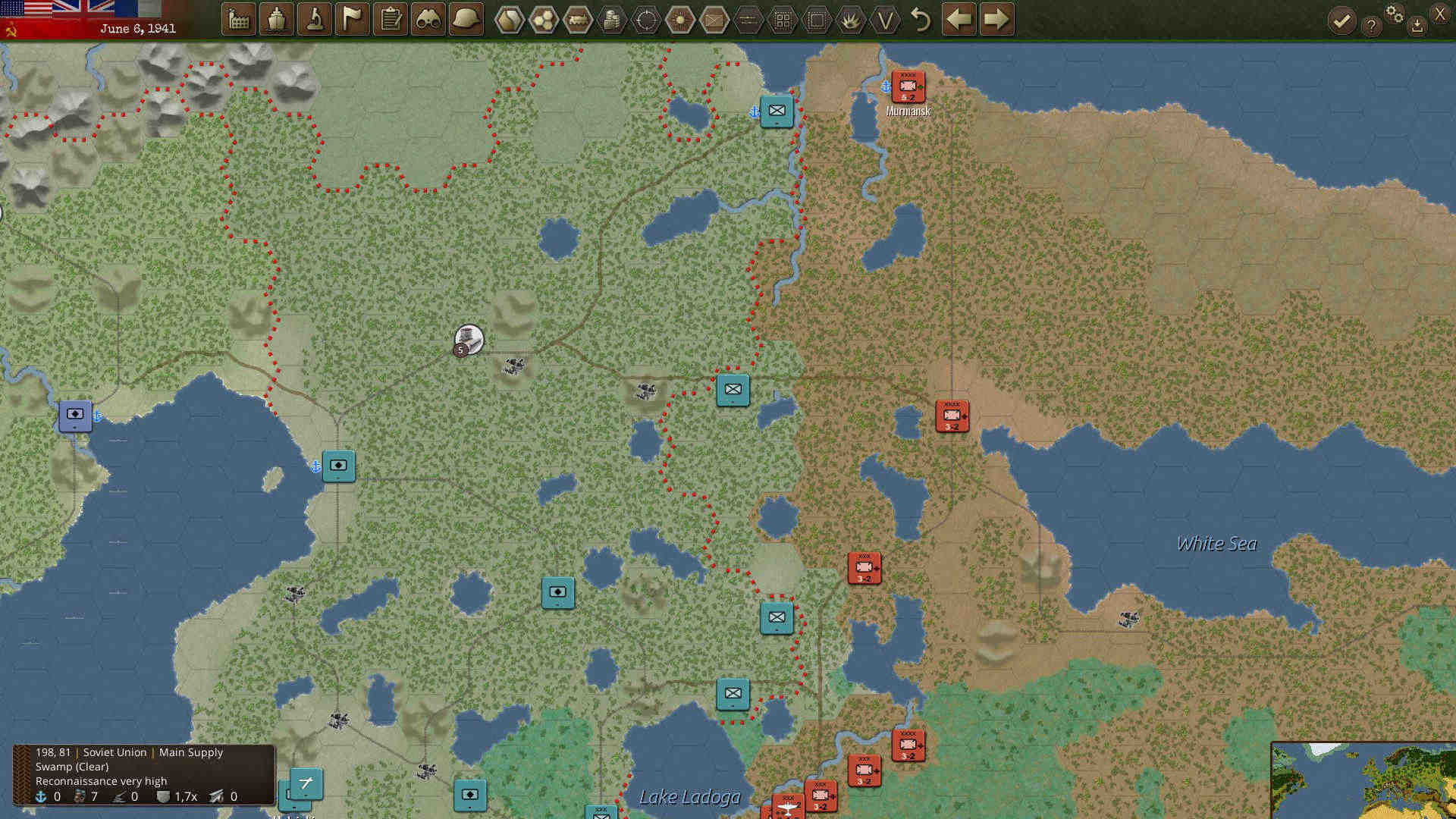Open game settings via the gears icon
The height and width of the screenshot is (819, 1456).
[1395, 15]
